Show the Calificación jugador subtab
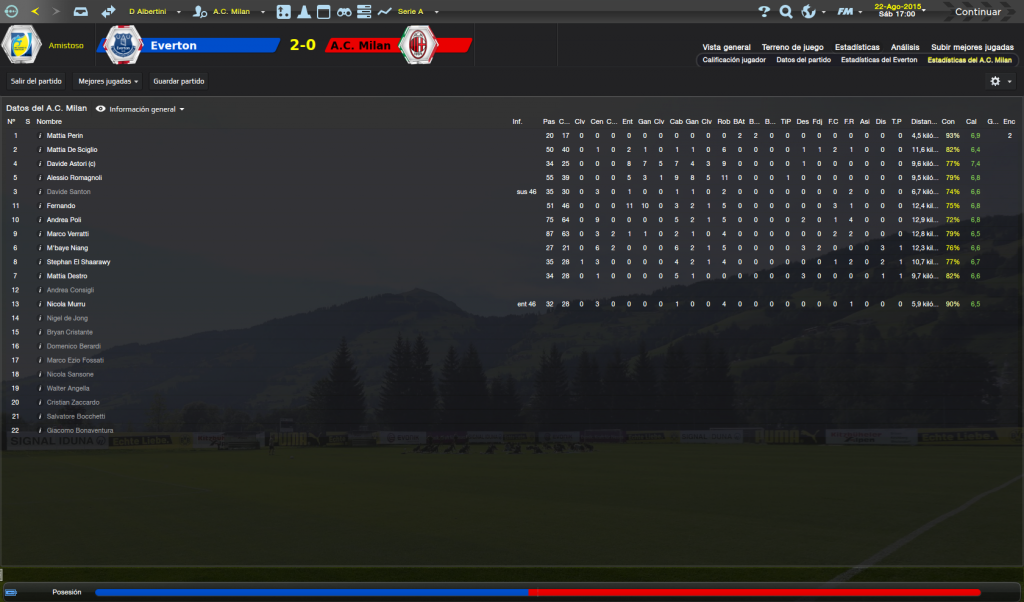 click(x=734, y=60)
